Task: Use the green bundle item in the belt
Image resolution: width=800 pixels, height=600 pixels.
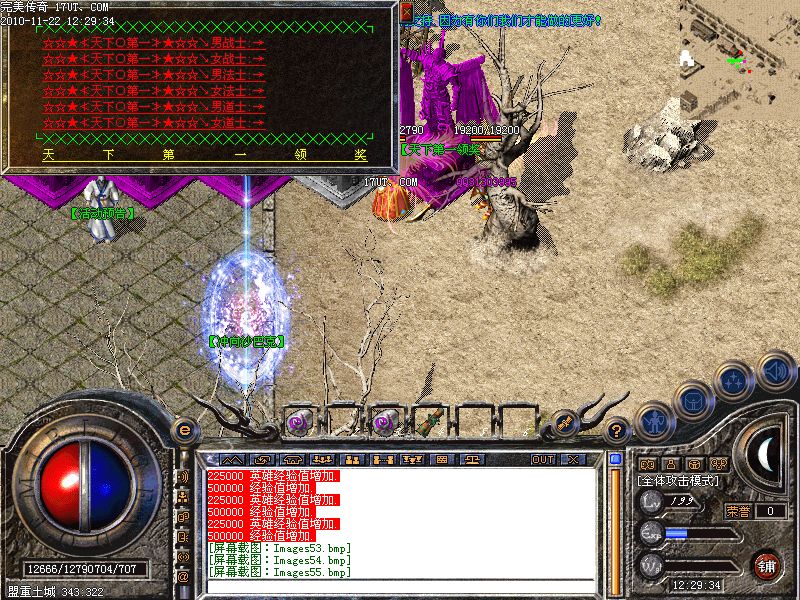Action: click(x=429, y=422)
